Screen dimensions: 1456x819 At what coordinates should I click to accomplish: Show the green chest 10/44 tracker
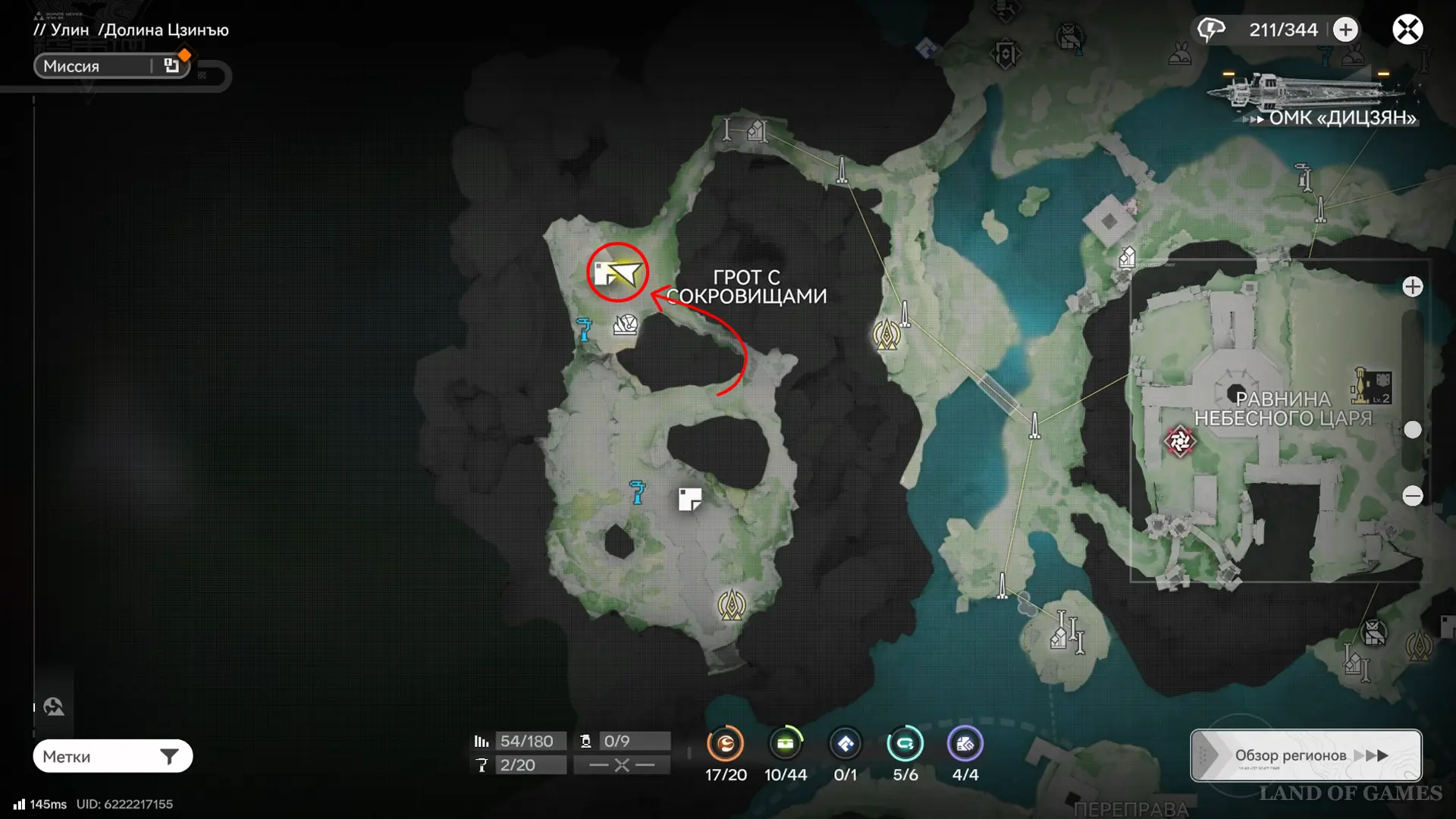(785, 744)
